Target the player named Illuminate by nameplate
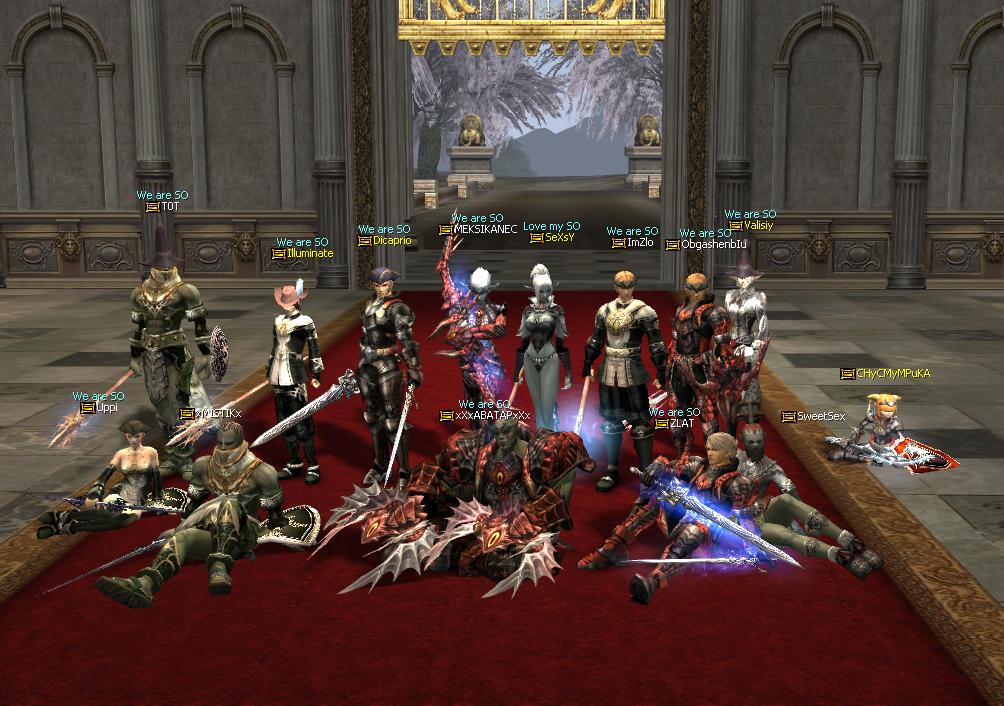This screenshot has height=706, width=1004. [309, 254]
